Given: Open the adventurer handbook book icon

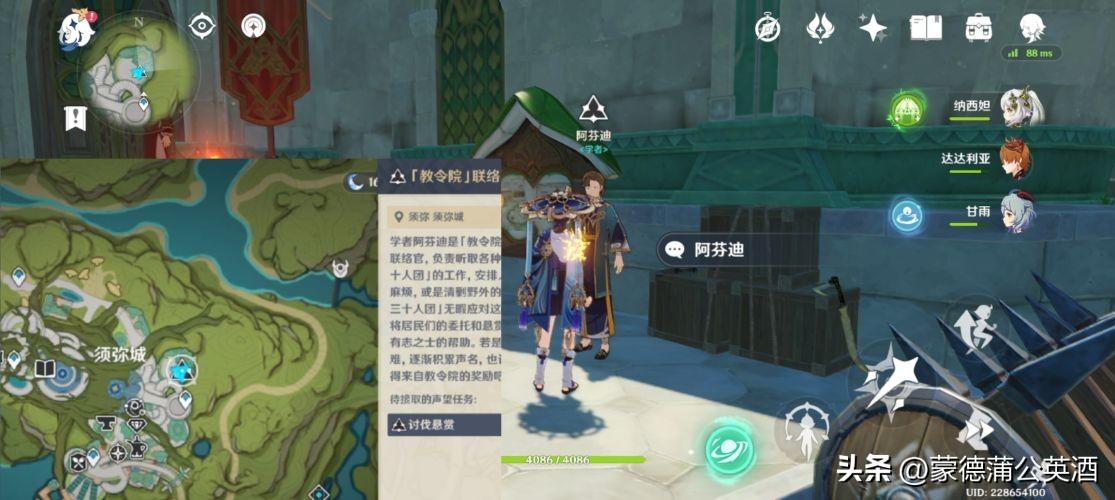Looking at the screenshot, I should point(926,27).
